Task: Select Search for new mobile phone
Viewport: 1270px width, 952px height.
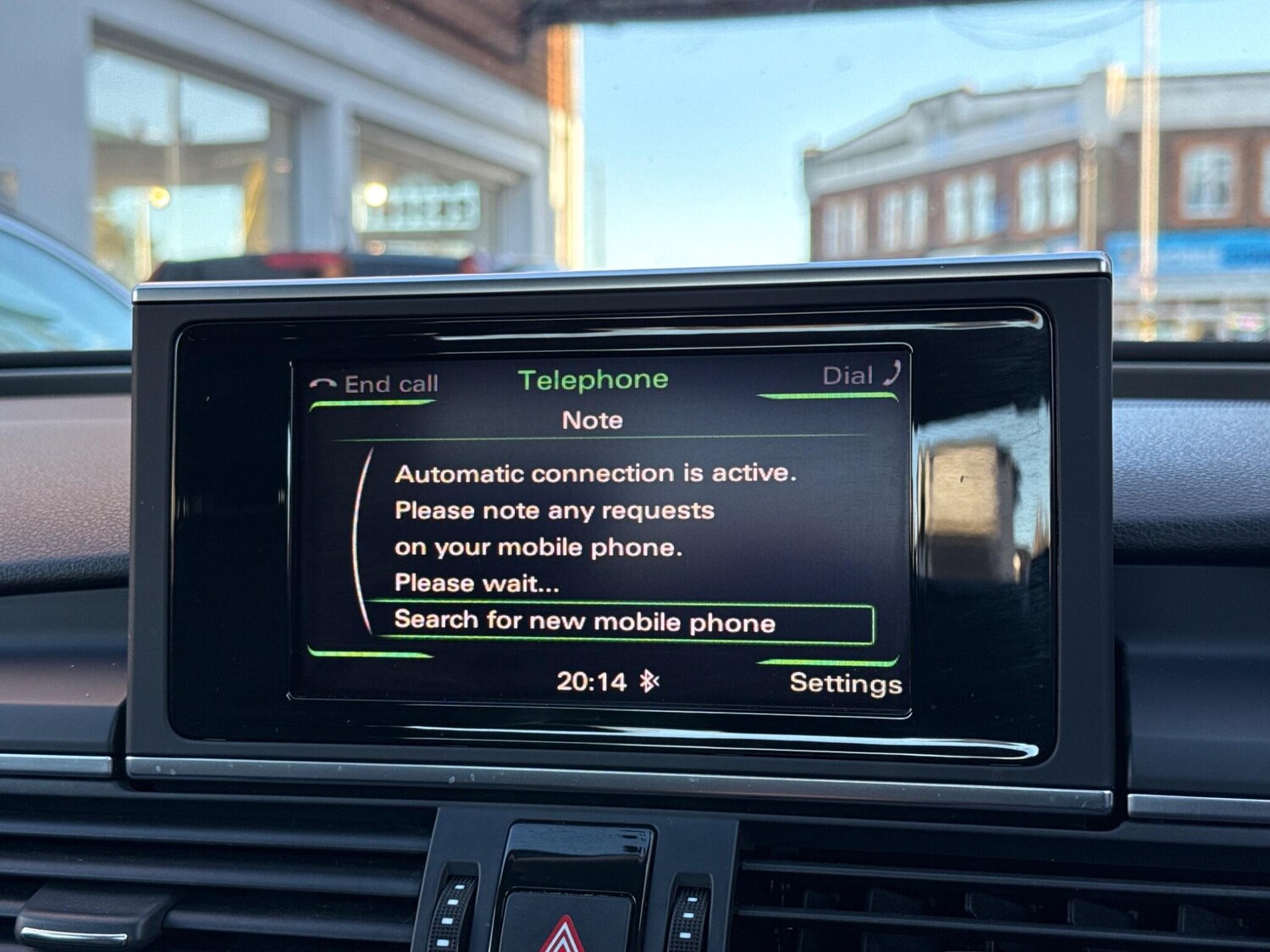Action: click(x=585, y=622)
